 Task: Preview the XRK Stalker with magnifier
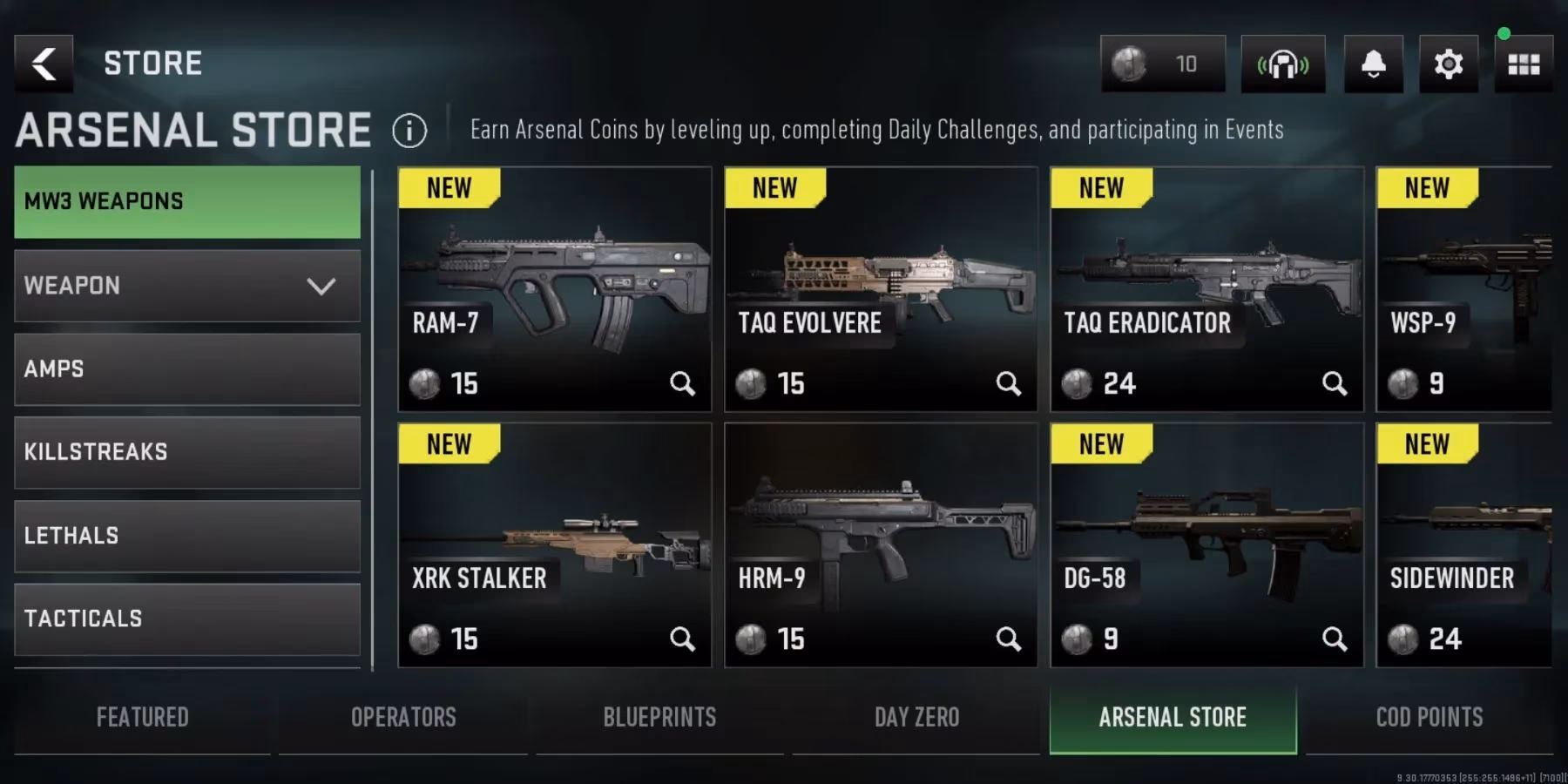[x=682, y=639]
